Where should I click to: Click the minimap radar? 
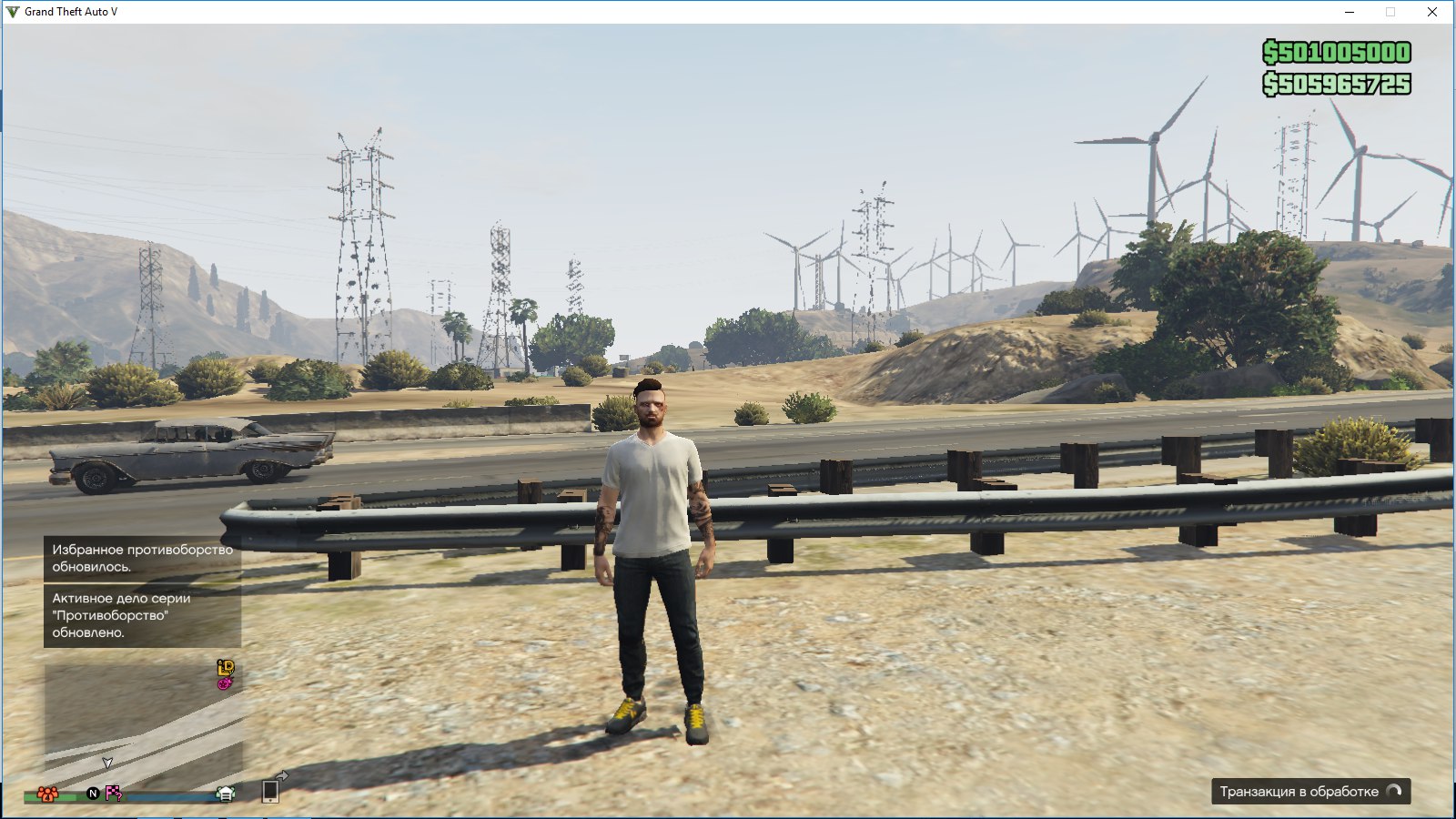point(143,723)
